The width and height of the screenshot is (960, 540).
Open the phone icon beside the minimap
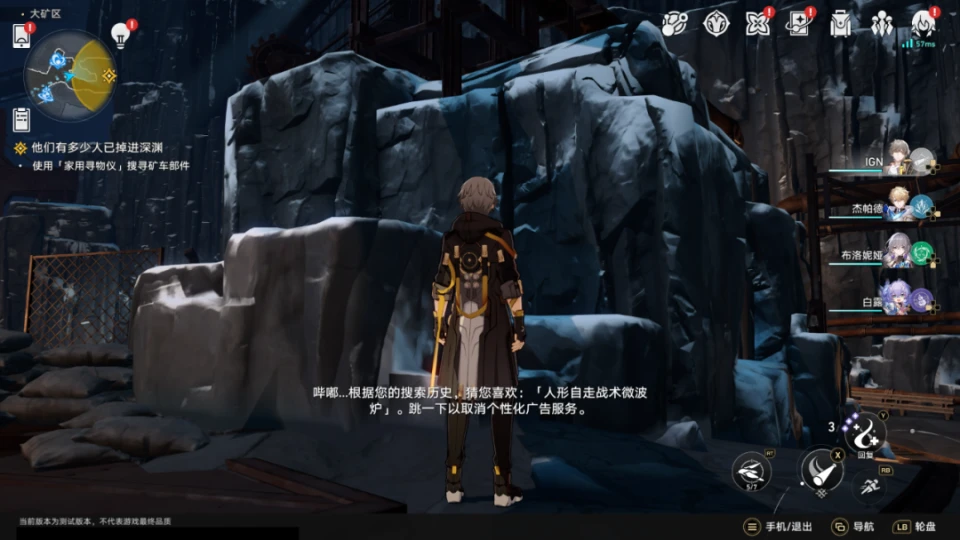pos(22,36)
